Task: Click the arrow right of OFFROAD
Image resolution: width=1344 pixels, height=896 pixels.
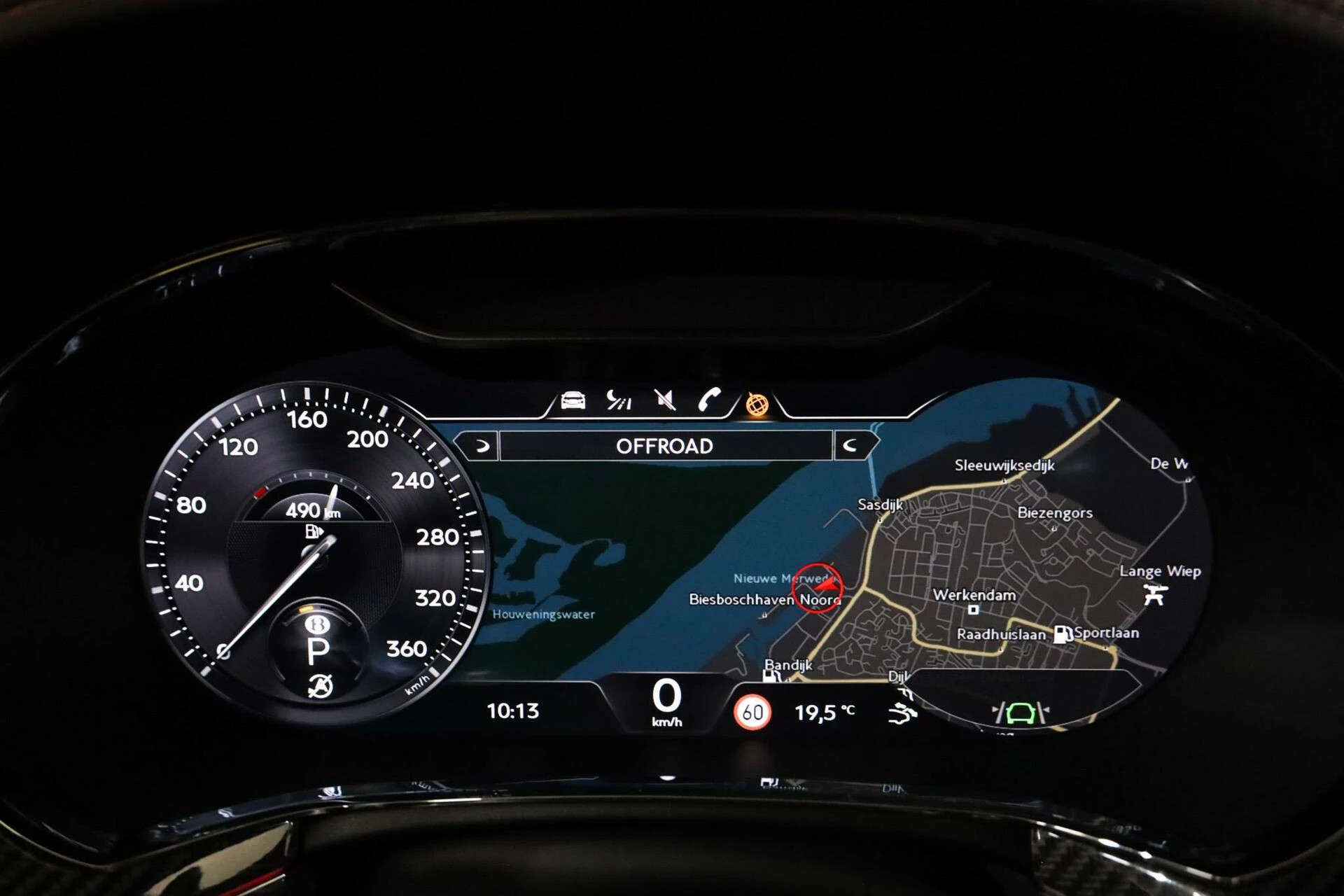Action: (852, 446)
